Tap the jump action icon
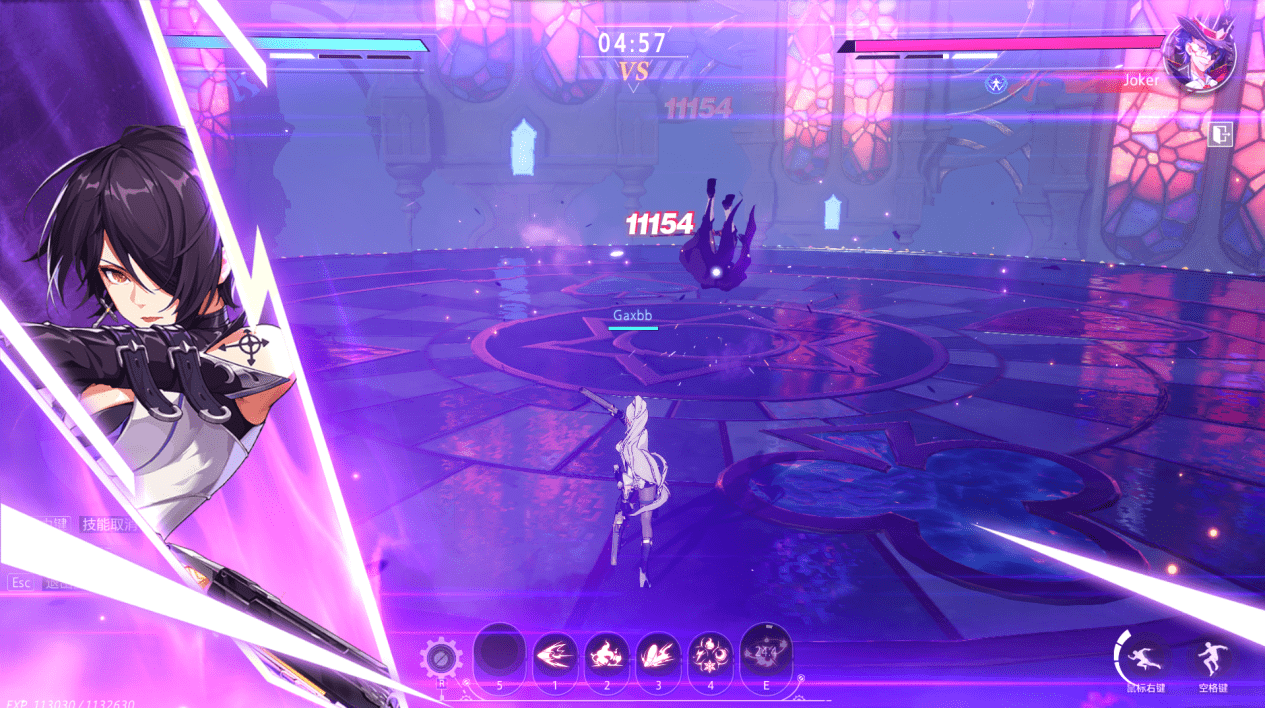 point(1212,656)
